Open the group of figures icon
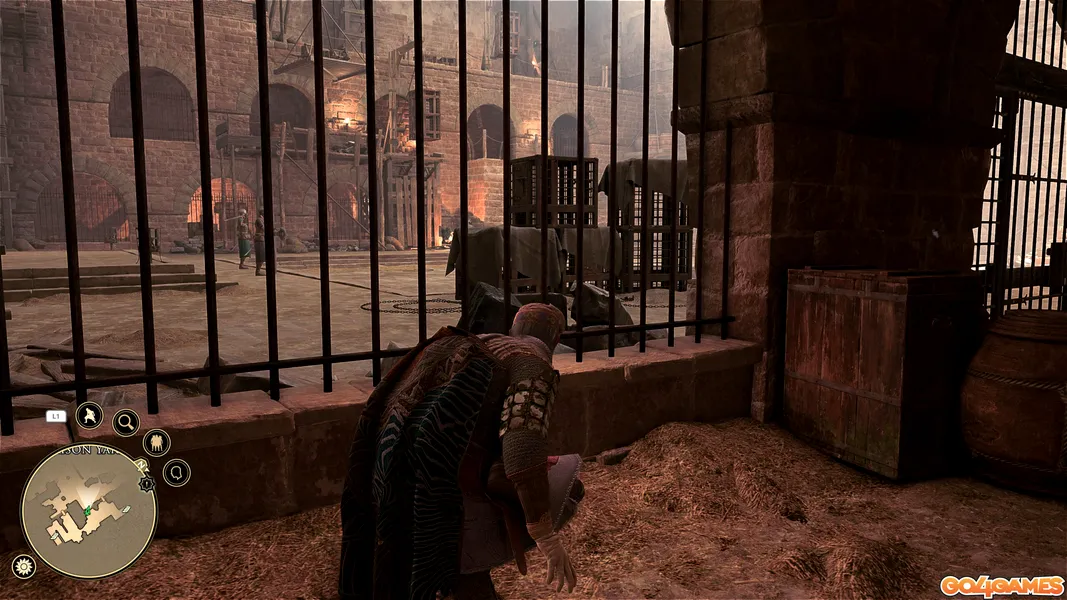 tap(156, 443)
